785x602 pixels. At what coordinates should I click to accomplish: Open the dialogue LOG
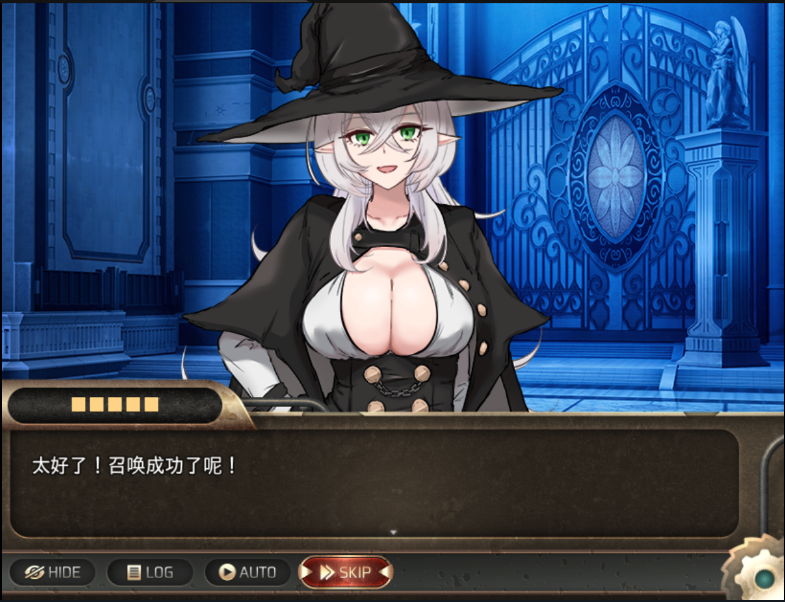pos(150,572)
